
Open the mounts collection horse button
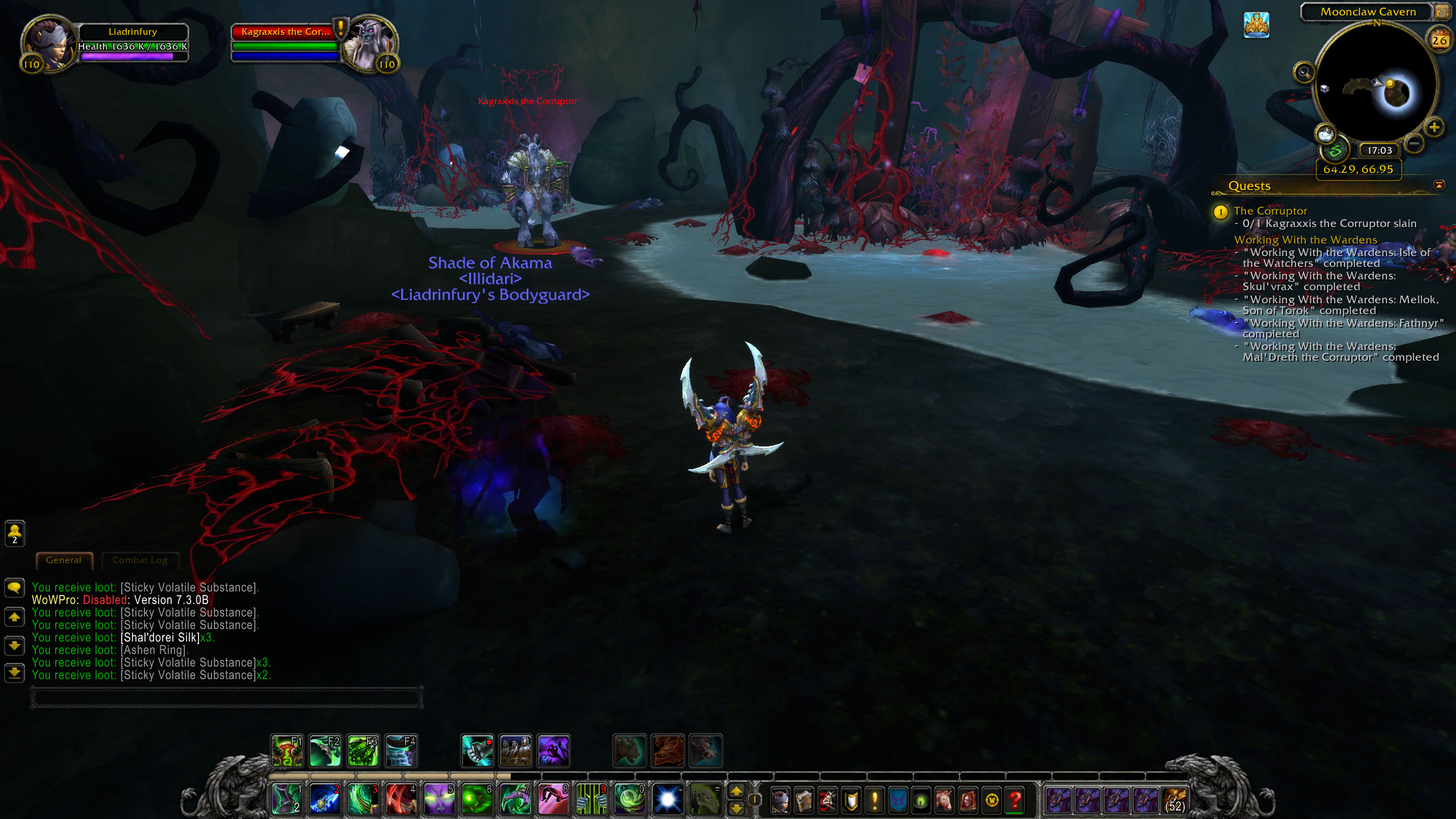pos(945,800)
